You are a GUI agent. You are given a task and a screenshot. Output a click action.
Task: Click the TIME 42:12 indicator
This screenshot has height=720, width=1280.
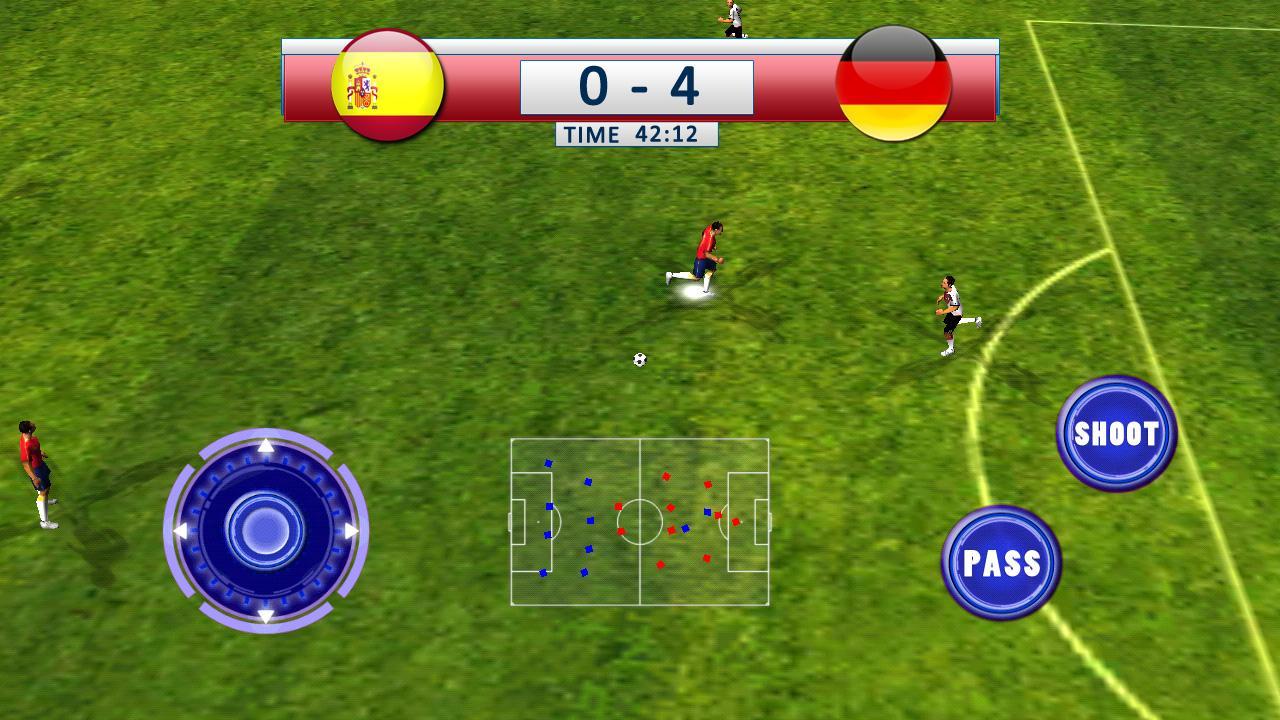coord(637,134)
